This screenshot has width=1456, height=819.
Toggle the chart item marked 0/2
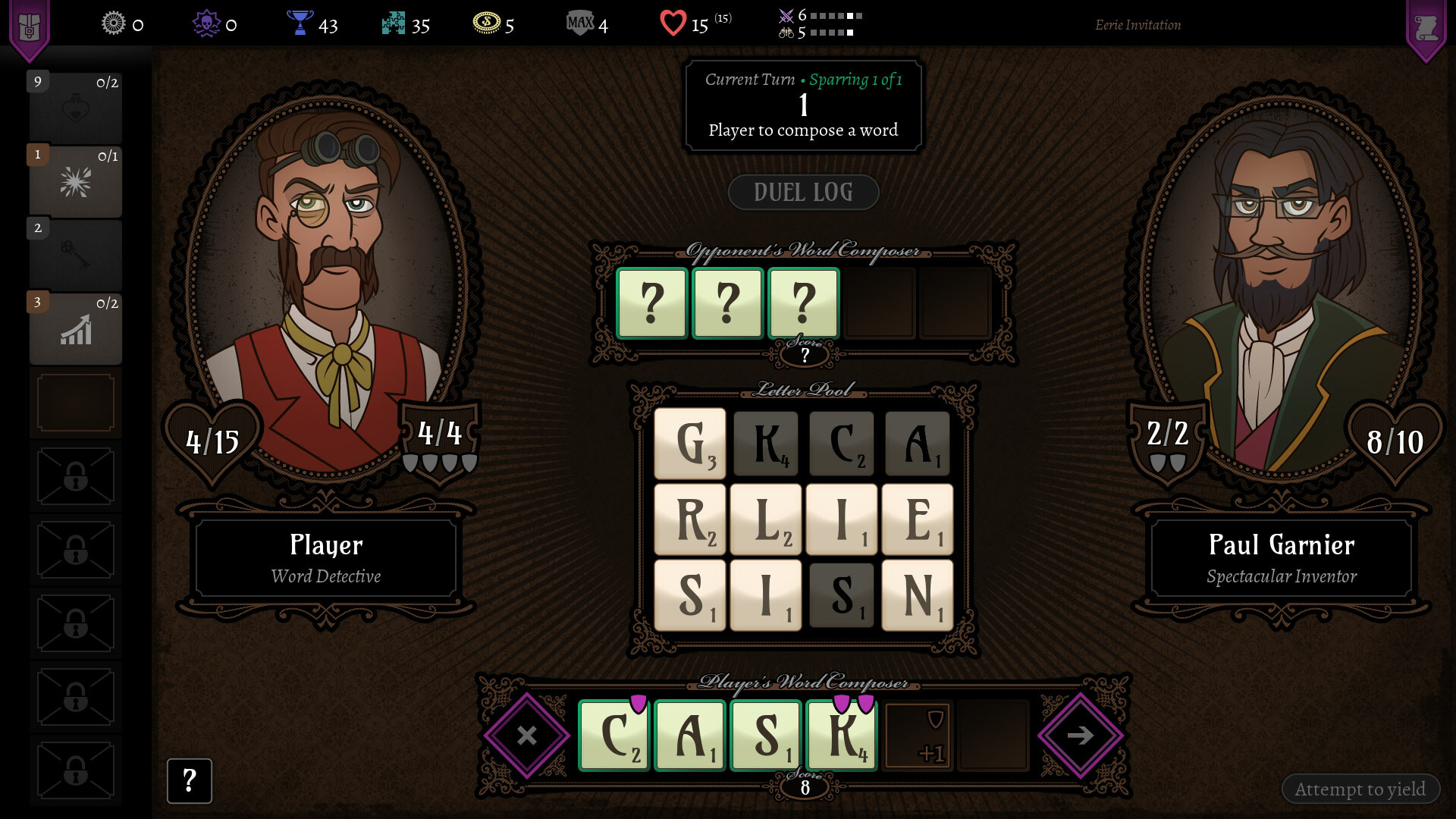(75, 328)
